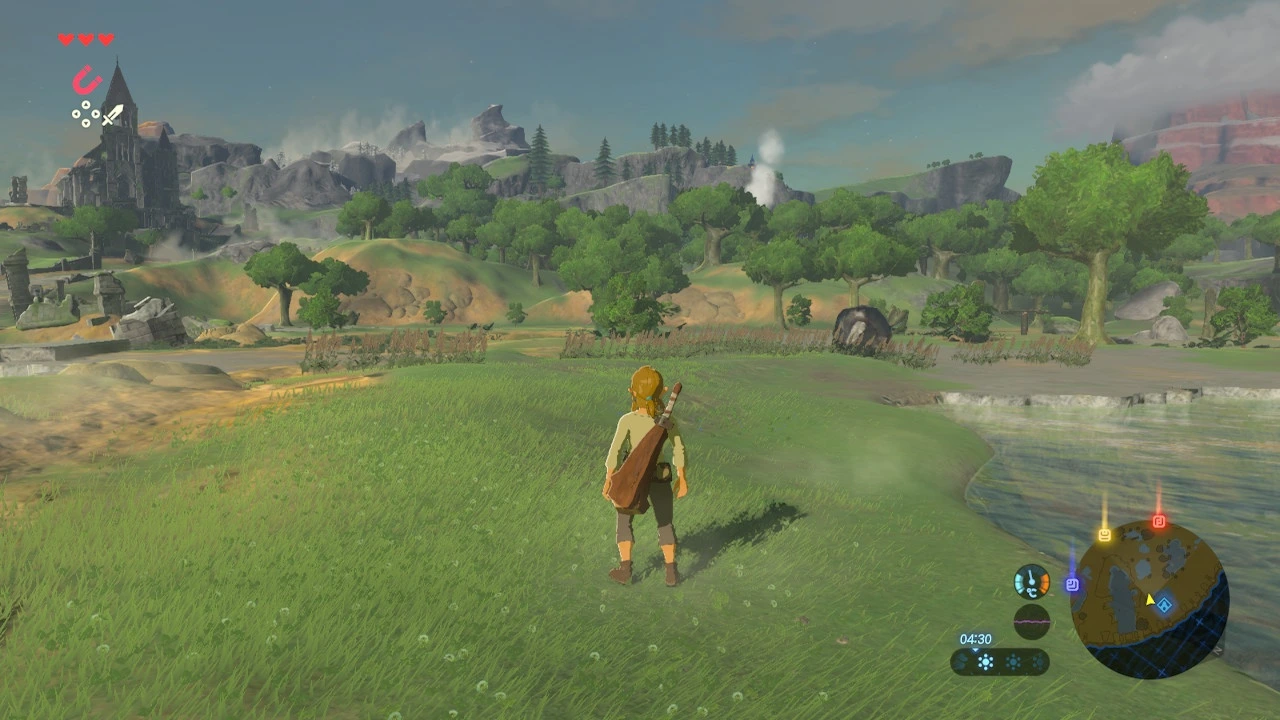The width and height of the screenshot is (1280, 720).
Task: Click the red pin above the minimap
Action: click(1159, 521)
